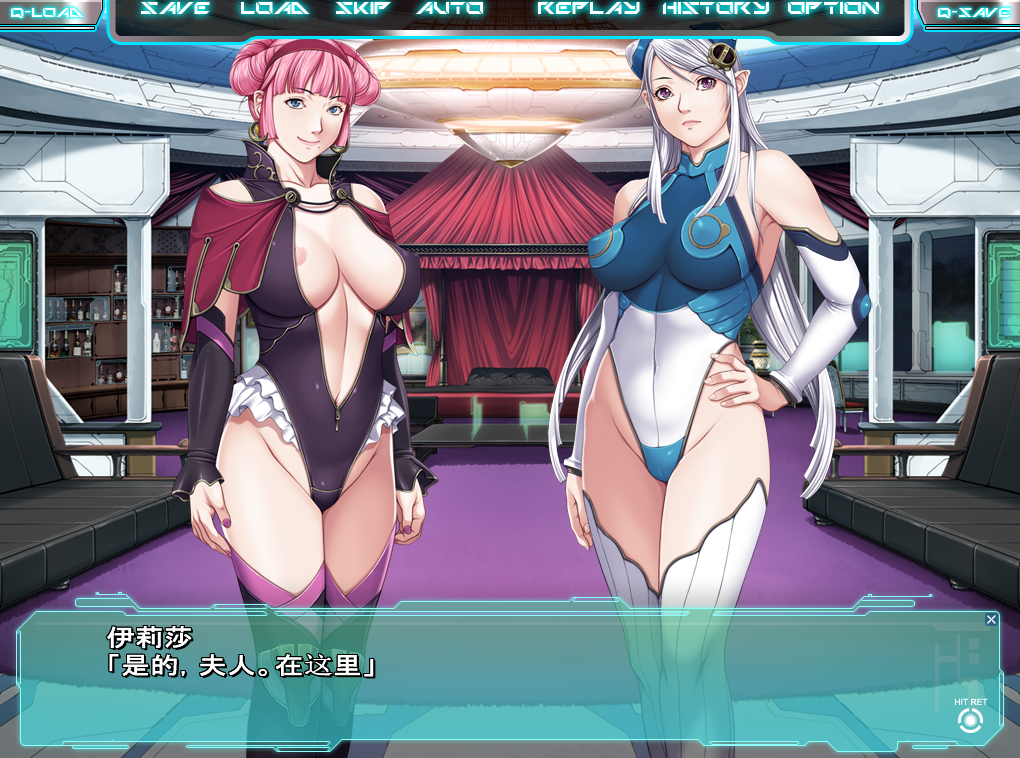The width and height of the screenshot is (1020, 758).
Task: Open the Save menu
Action: (x=175, y=9)
